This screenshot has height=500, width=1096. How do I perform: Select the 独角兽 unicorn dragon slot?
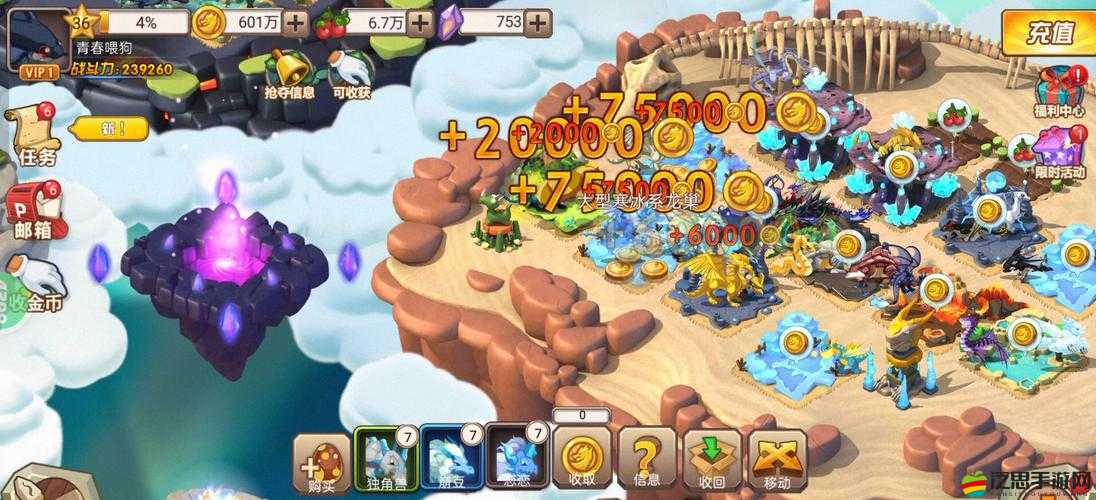[x=383, y=460]
